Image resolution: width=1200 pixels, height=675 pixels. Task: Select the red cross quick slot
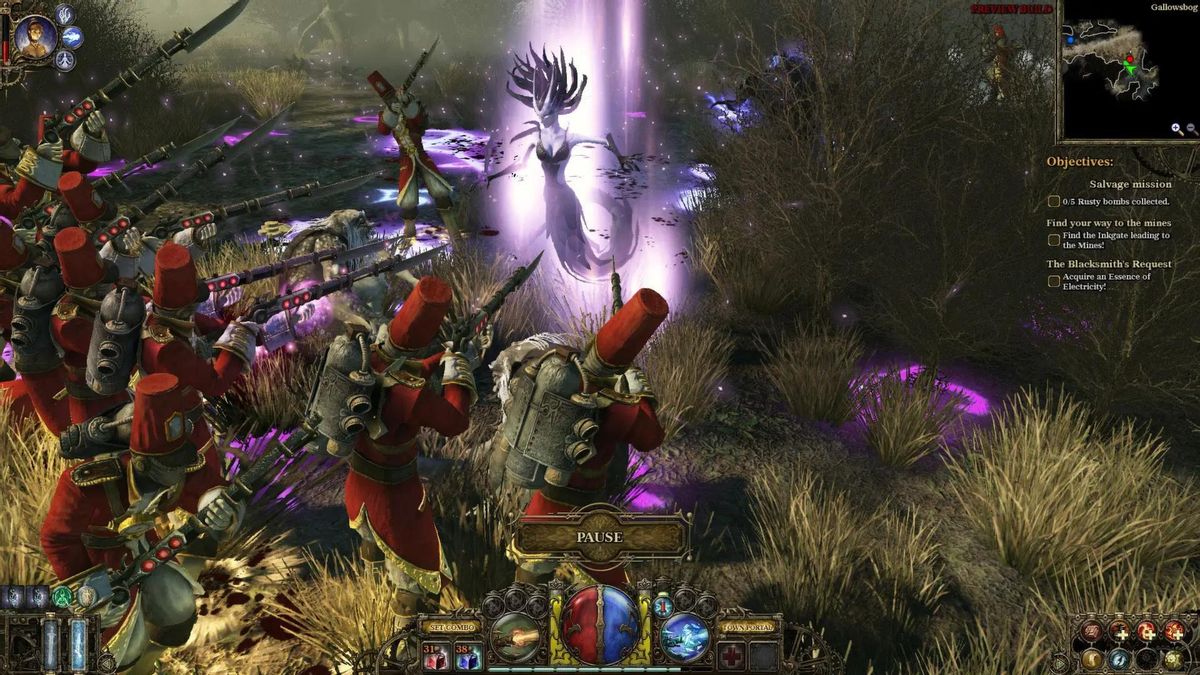[x=731, y=656]
